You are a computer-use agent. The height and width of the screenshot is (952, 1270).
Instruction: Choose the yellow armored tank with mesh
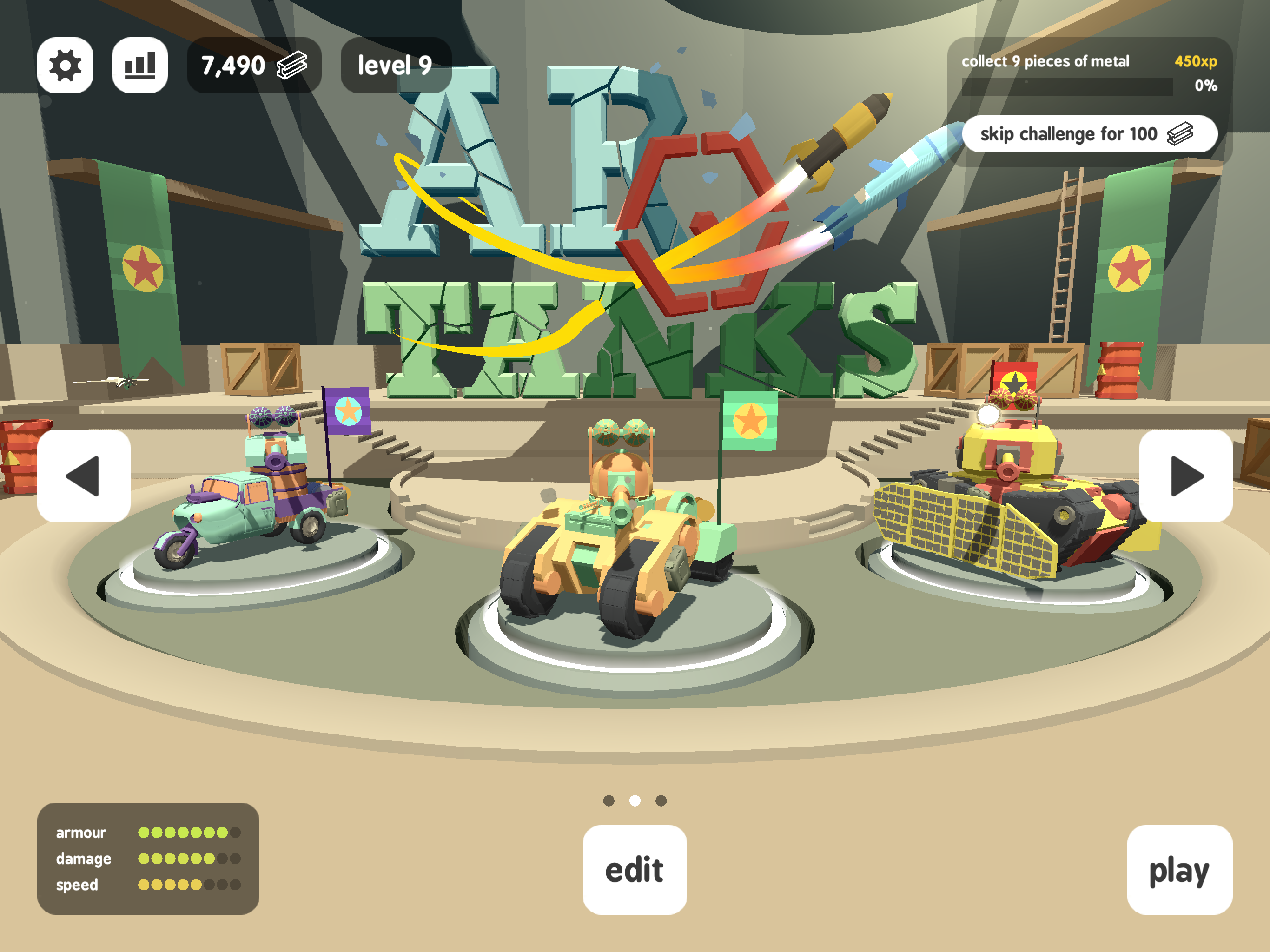pyautogui.click(x=1005, y=505)
